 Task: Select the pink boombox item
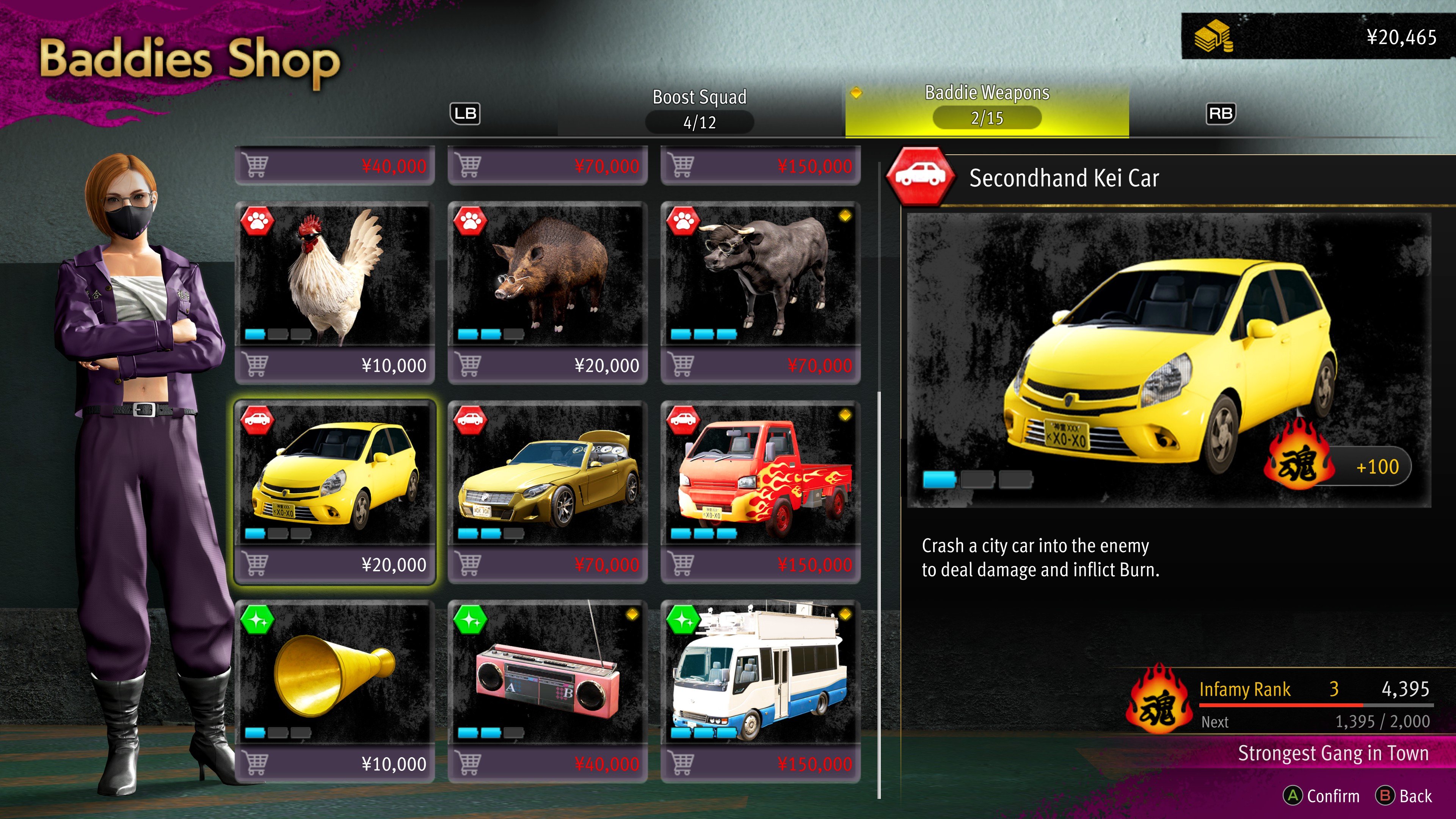tap(547, 674)
